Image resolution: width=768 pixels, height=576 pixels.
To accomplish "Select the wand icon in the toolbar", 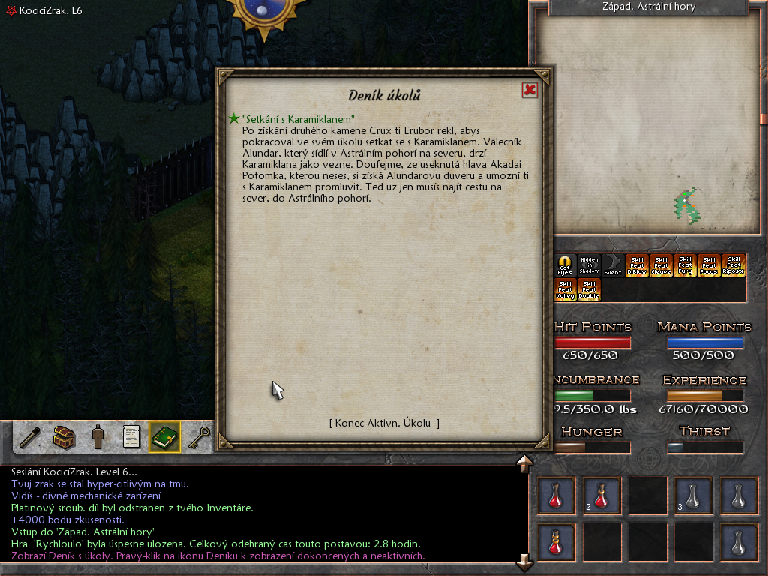I will 32,436.
